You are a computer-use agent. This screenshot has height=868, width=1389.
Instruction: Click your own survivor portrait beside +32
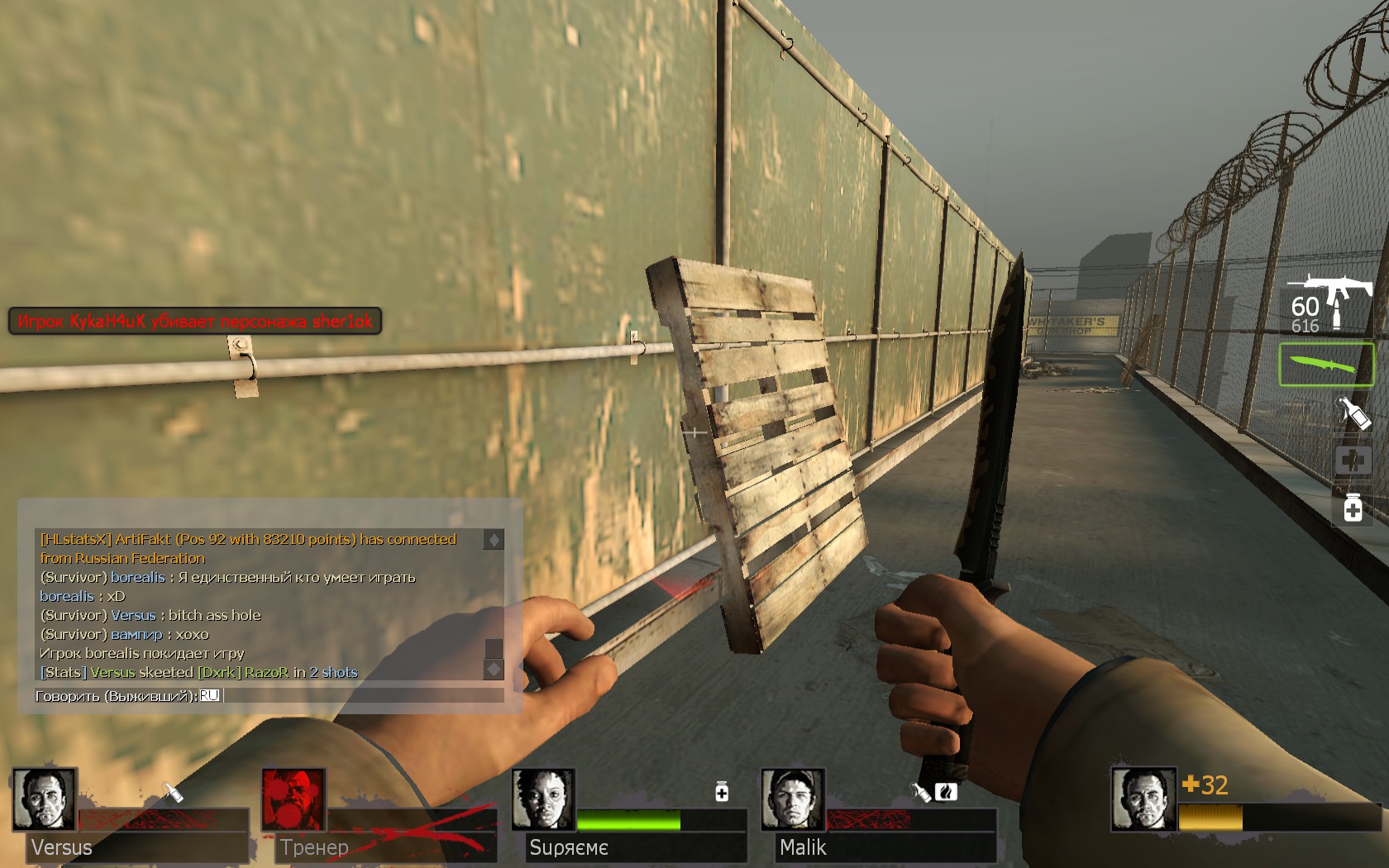1143,799
